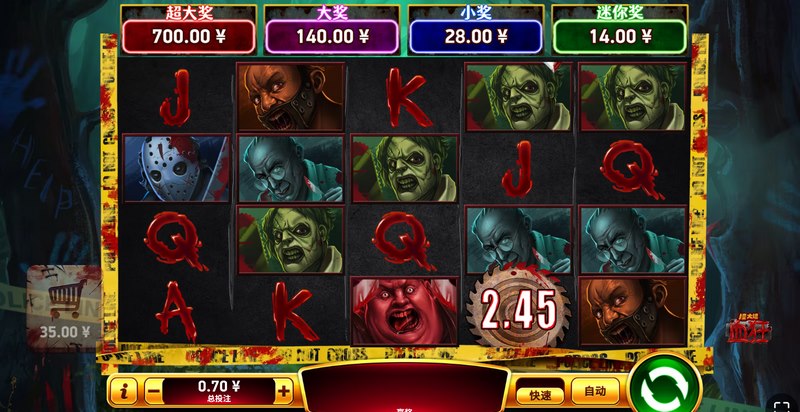The height and width of the screenshot is (412, 800).
Task: Decrease the total bet with minus
Action: pos(153,392)
